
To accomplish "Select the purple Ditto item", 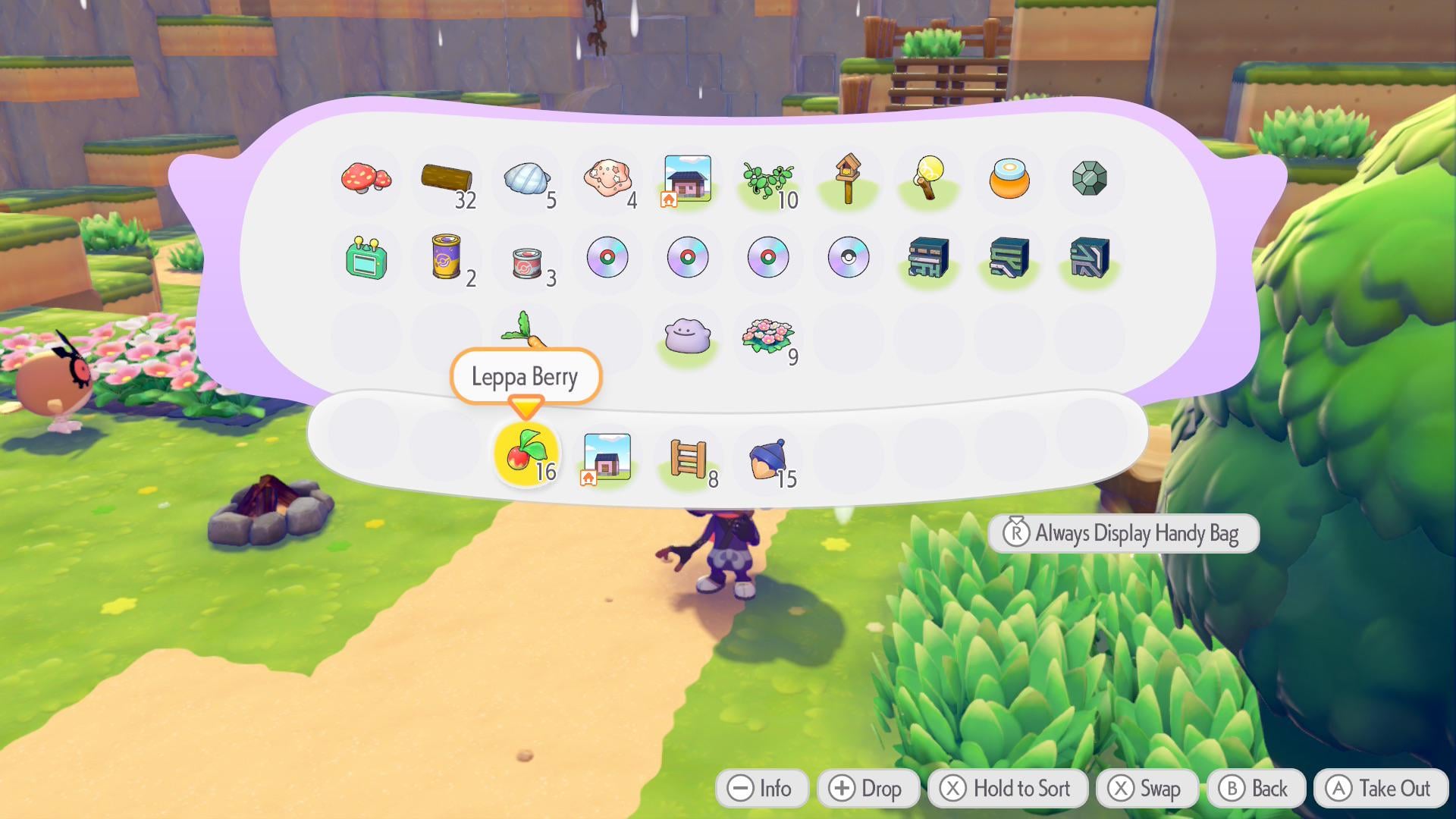I will tap(687, 337).
